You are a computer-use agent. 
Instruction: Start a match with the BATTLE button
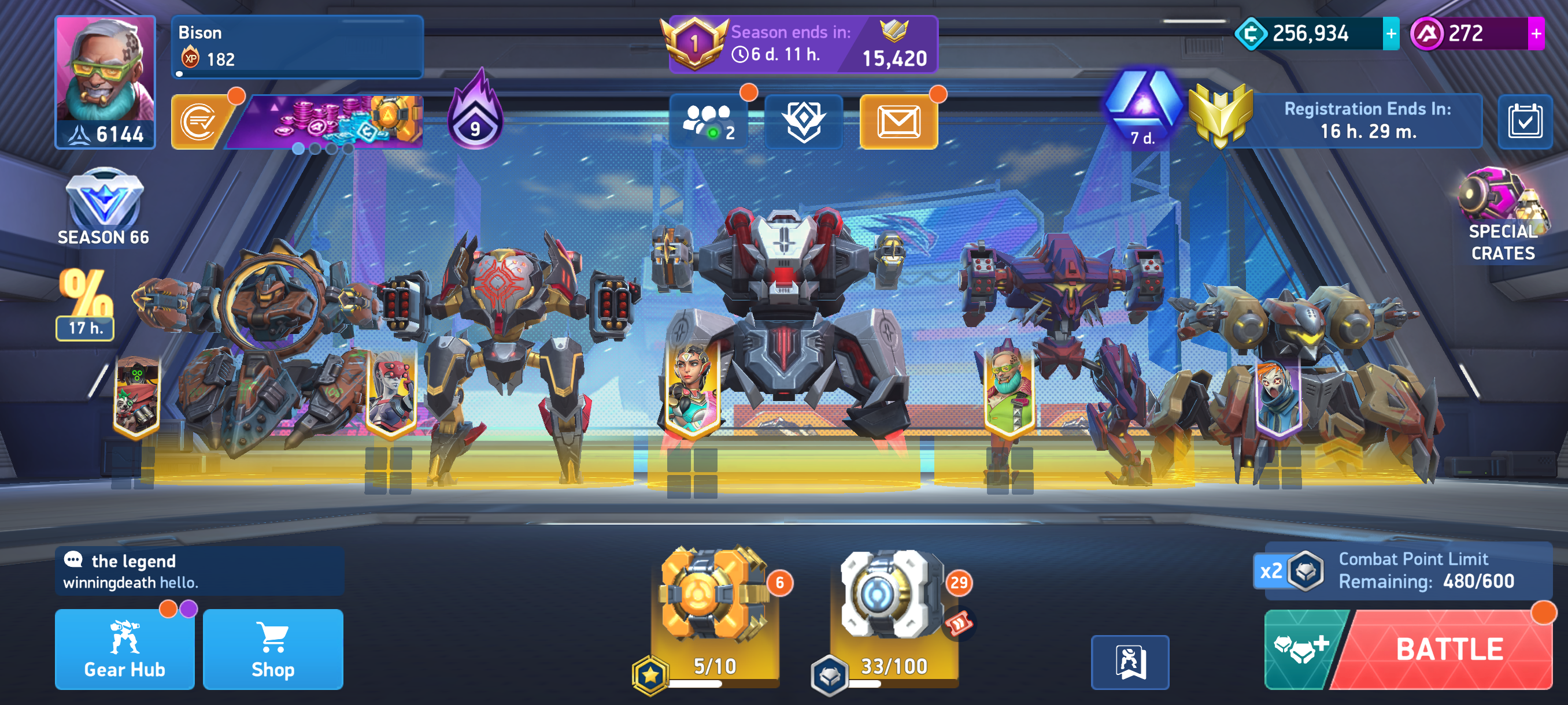tap(1449, 650)
